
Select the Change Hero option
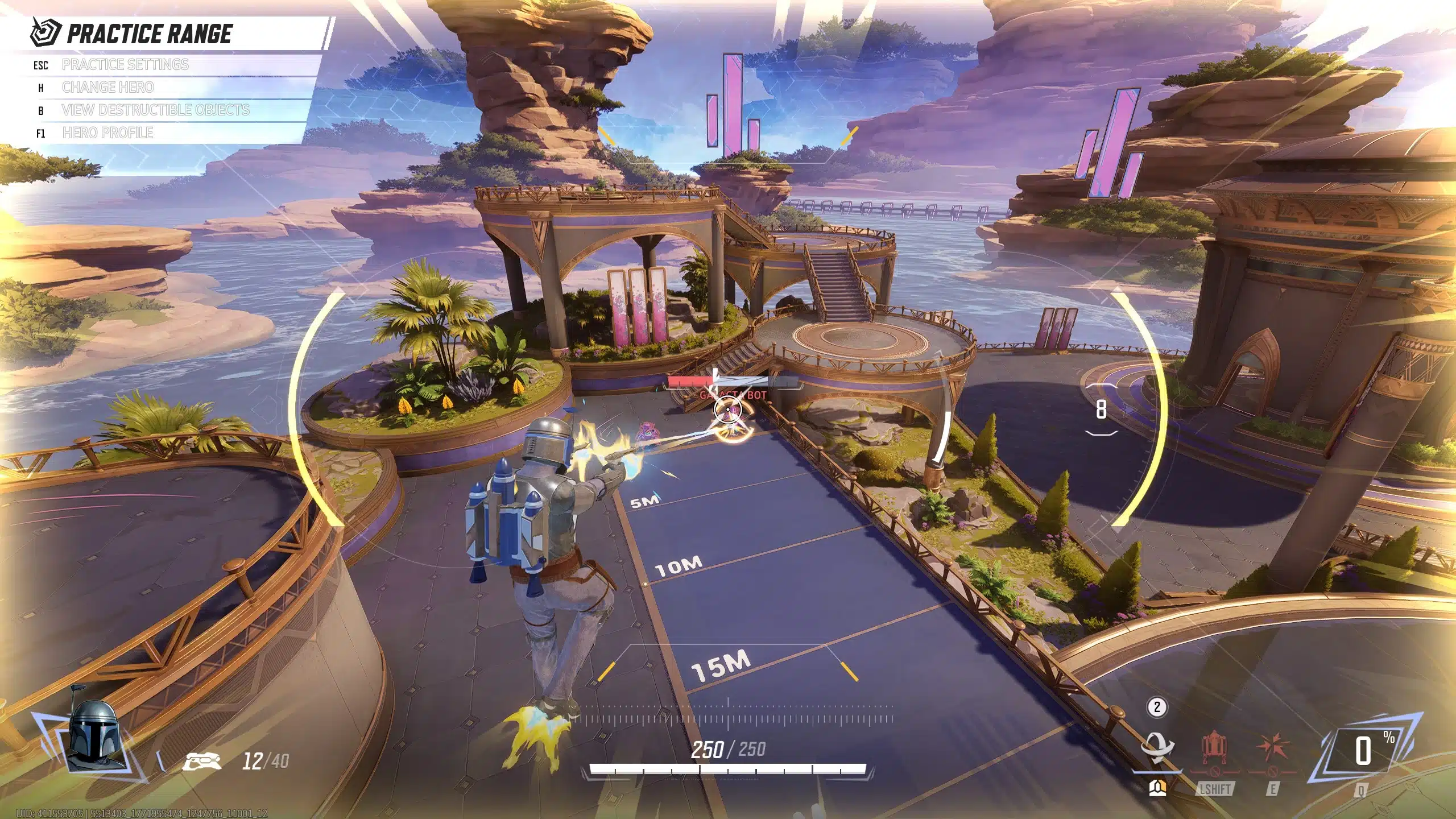(107, 88)
